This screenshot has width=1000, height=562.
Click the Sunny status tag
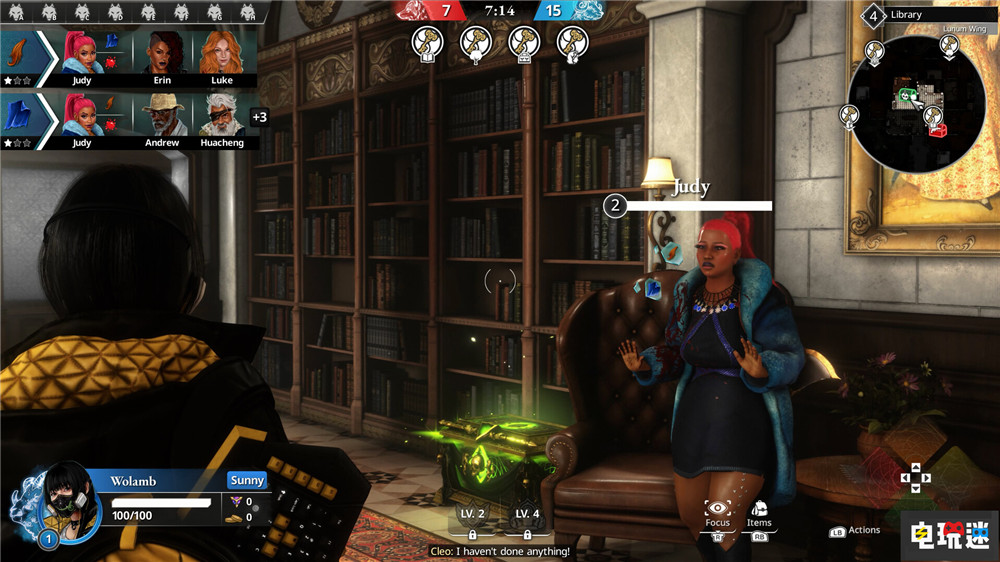(247, 481)
